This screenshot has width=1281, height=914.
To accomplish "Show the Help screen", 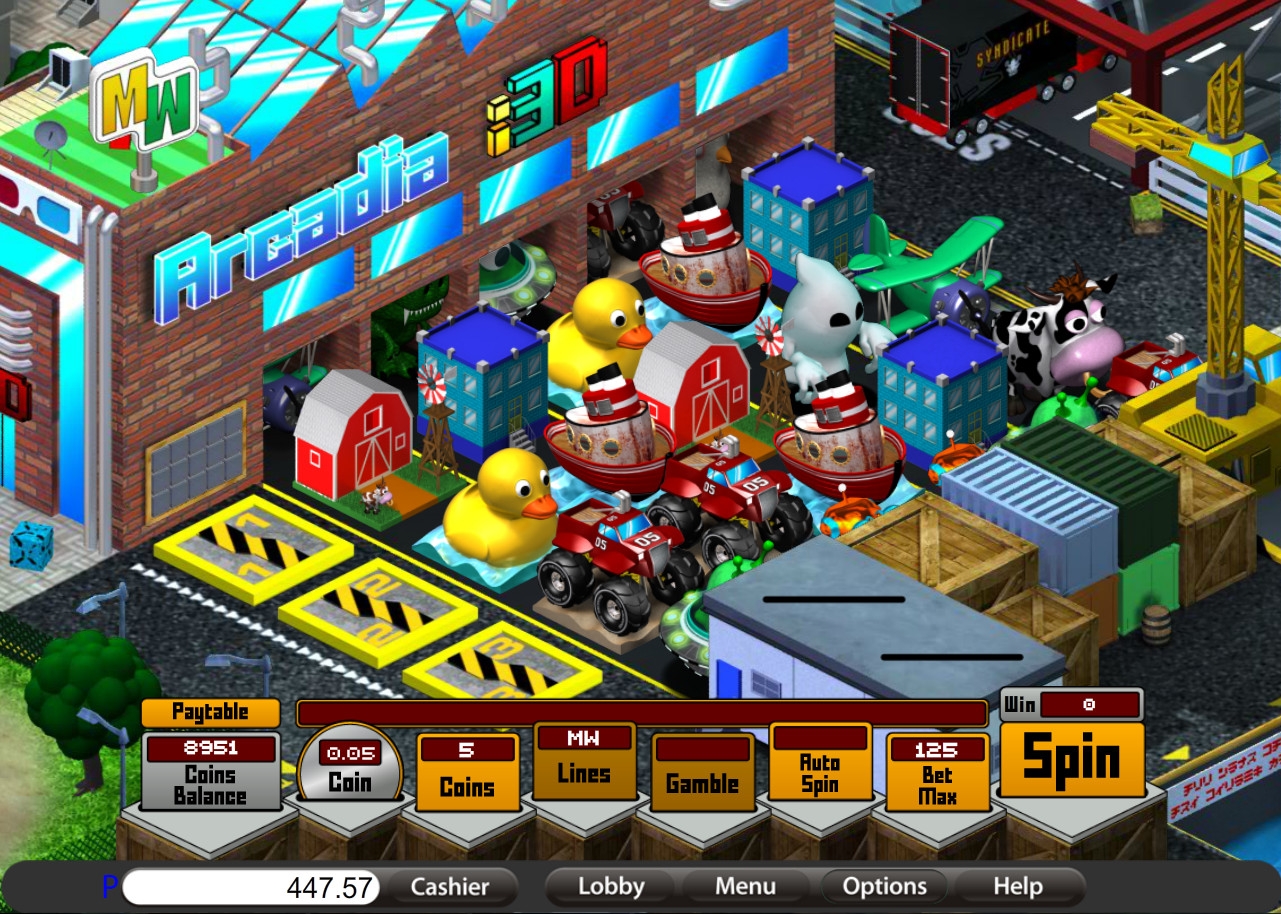I will 1018,887.
